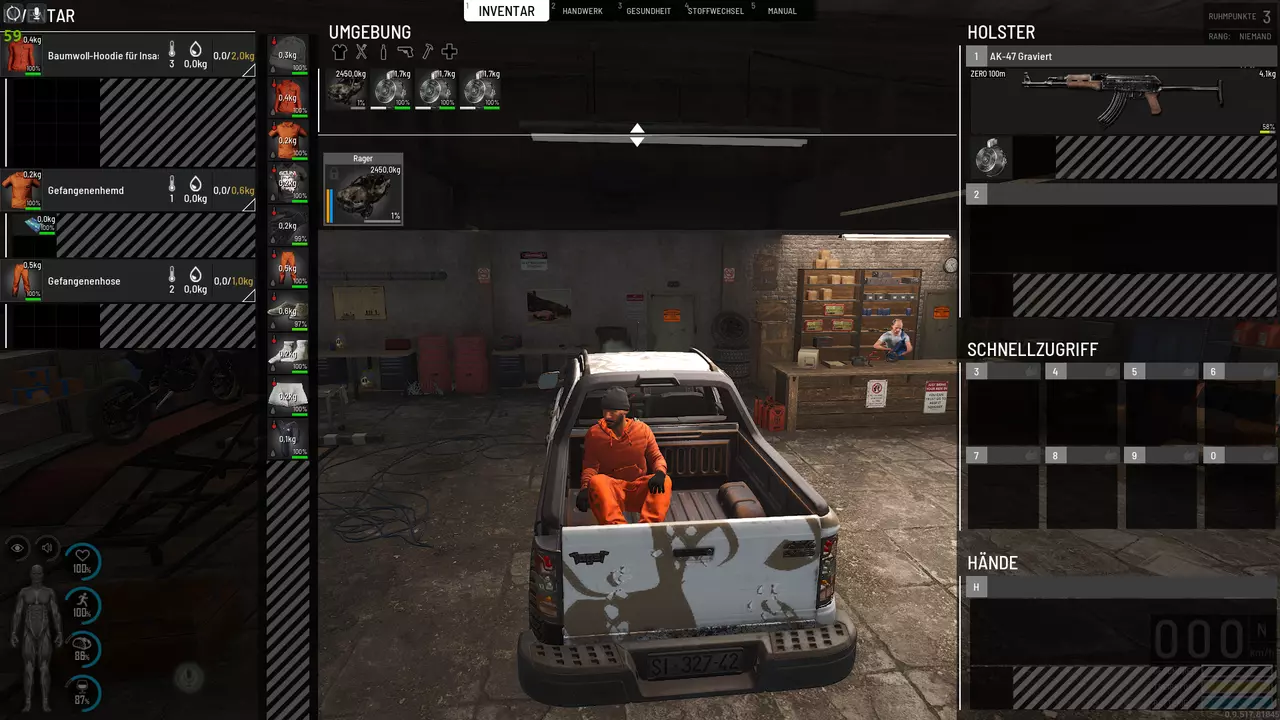Select the Gefangenenhose clothing row
This screenshot has height=720, width=1280.
(x=128, y=281)
